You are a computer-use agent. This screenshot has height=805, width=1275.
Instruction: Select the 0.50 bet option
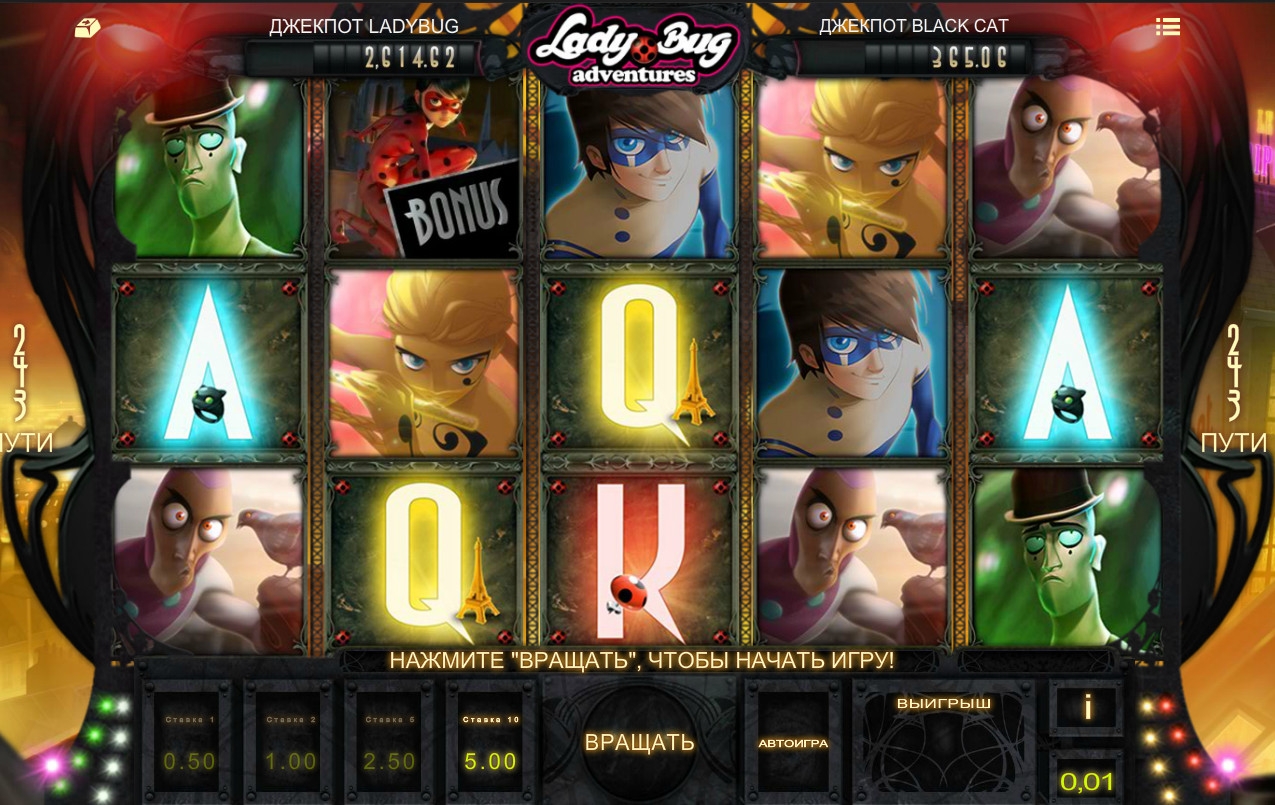click(x=189, y=745)
